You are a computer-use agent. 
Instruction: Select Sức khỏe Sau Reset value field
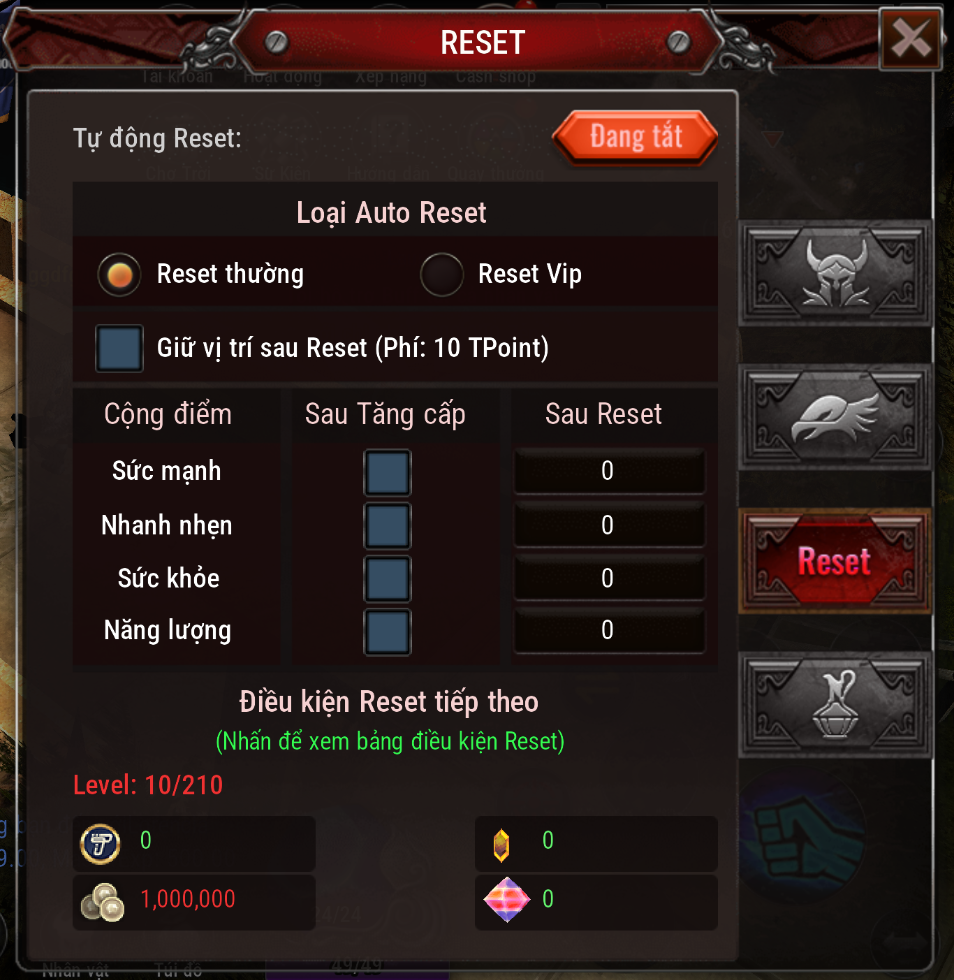tap(609, 578)
